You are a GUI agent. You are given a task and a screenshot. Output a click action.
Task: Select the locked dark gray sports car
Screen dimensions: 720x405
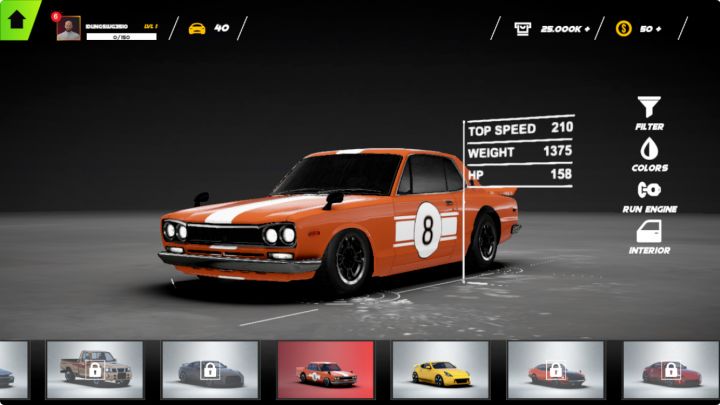(210, 370)
